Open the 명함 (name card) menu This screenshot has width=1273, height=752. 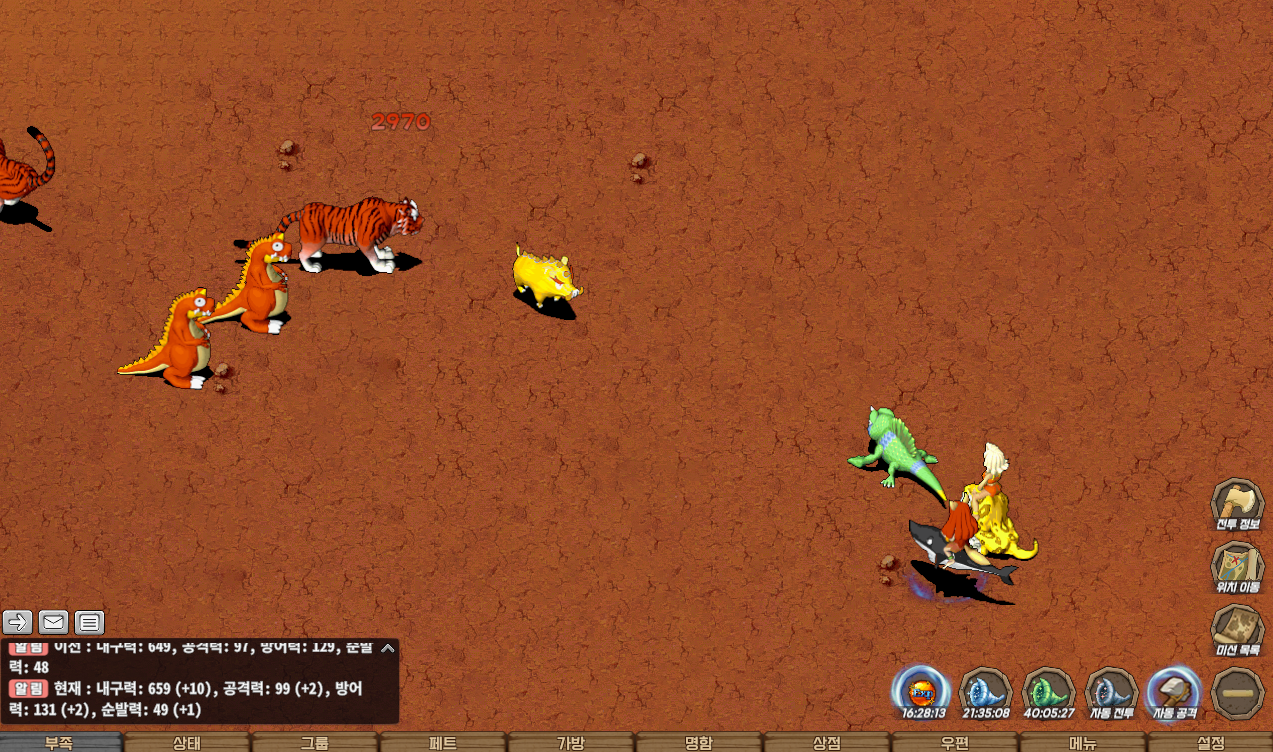coord(699,743)
